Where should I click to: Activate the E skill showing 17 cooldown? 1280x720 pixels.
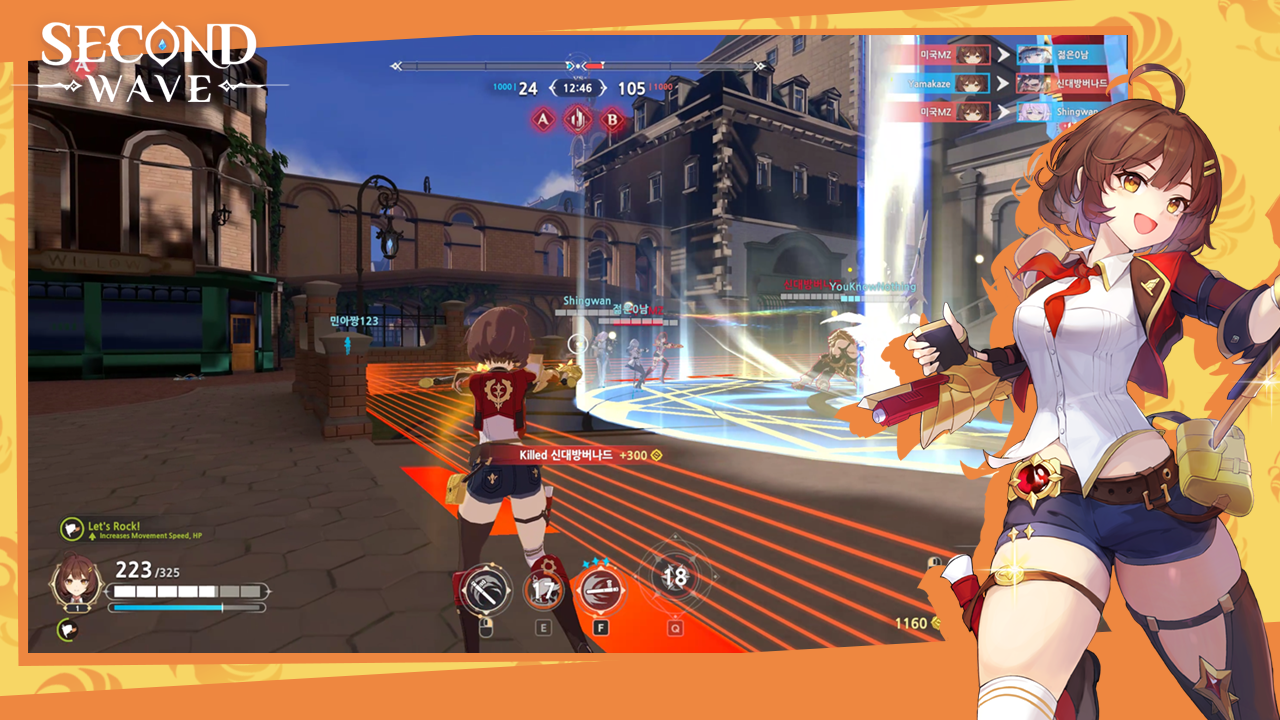544,590
